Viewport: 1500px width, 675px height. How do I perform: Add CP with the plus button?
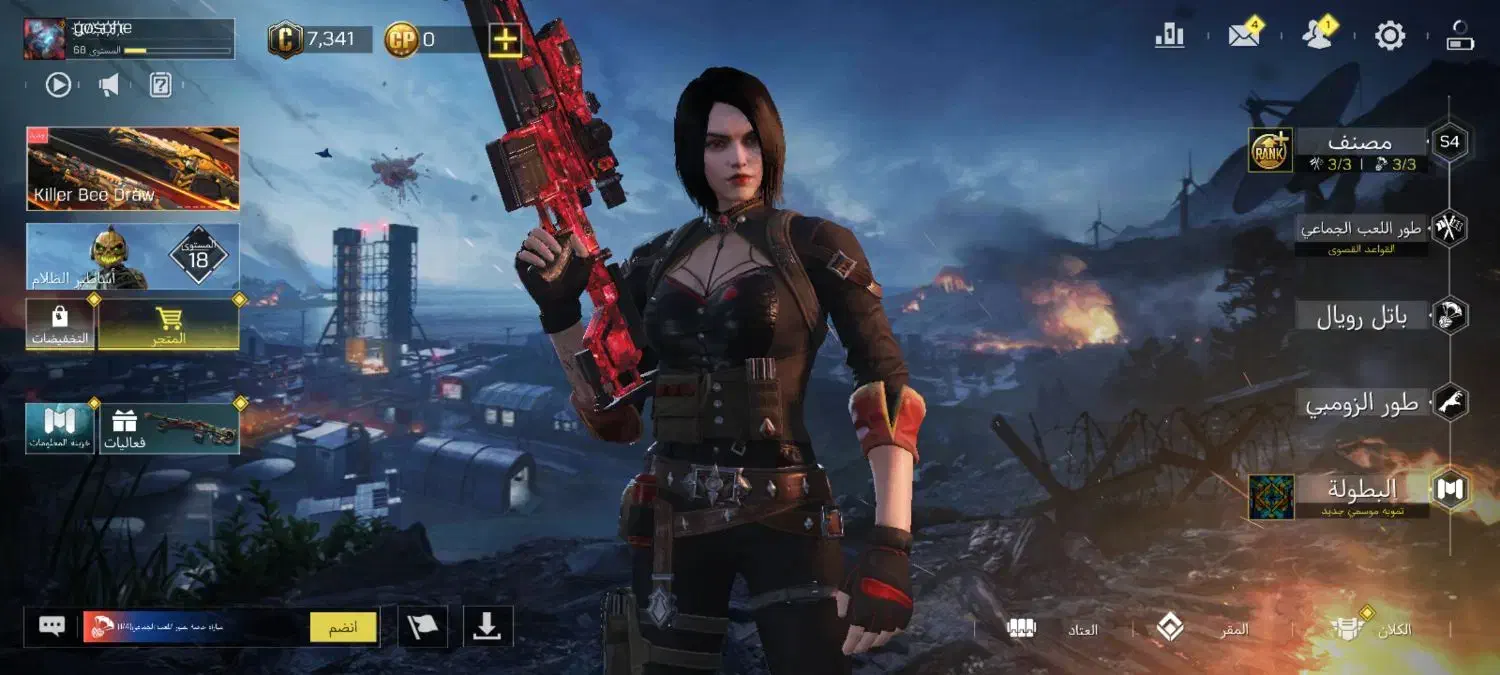(506, 40)
